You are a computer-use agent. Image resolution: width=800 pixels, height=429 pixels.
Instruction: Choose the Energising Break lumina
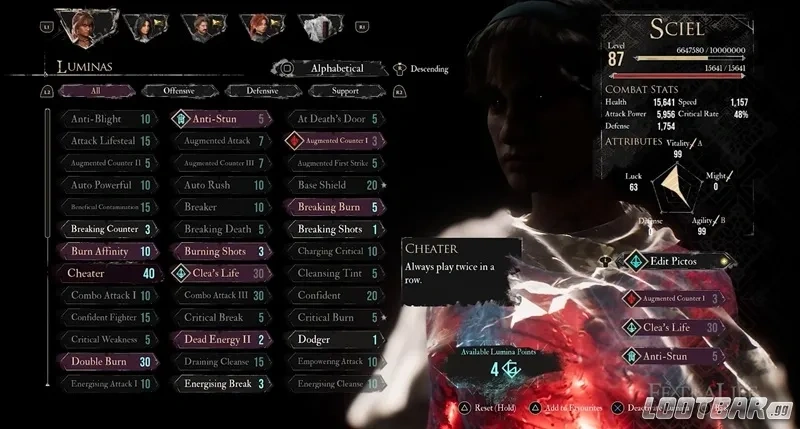point(220,383)
